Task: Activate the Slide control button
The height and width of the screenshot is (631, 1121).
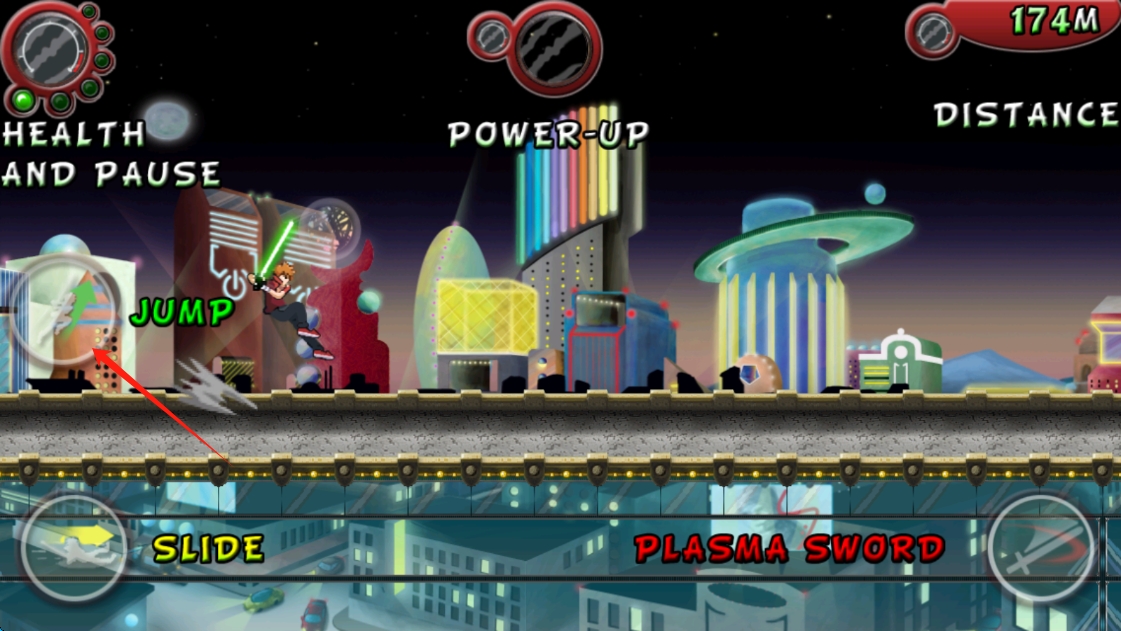Action: pyautogui.click(x=74, y=548)
